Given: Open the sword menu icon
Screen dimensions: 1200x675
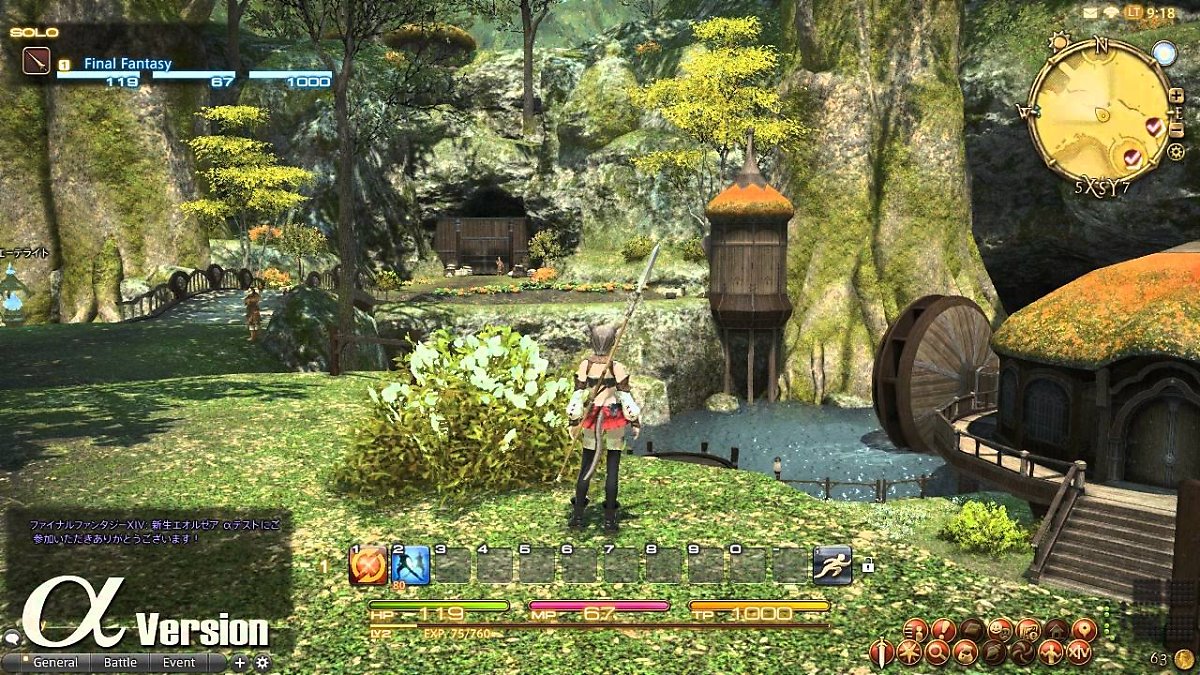Looking at the screenshot, I should coord(882,653).
